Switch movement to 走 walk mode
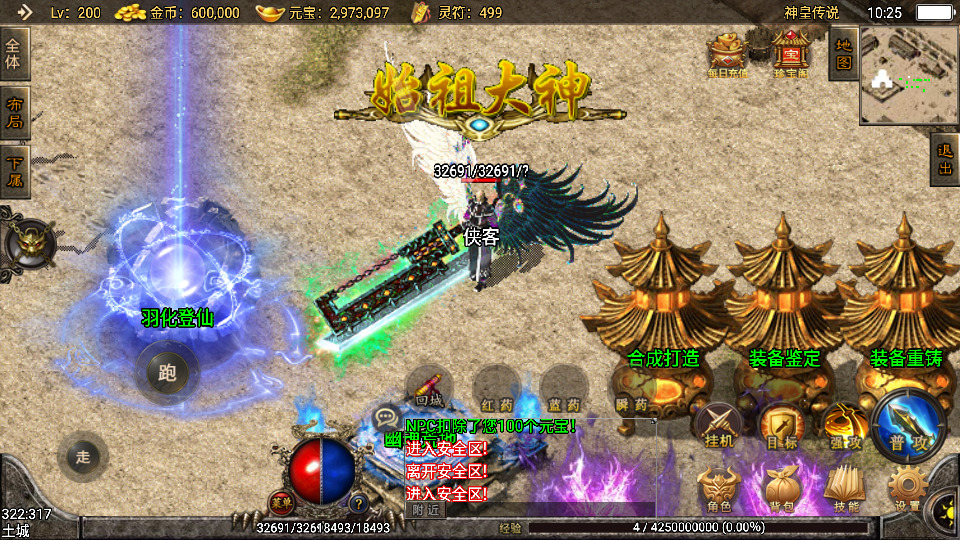This screenshot has height=540, width=960. tap(83, 457)
